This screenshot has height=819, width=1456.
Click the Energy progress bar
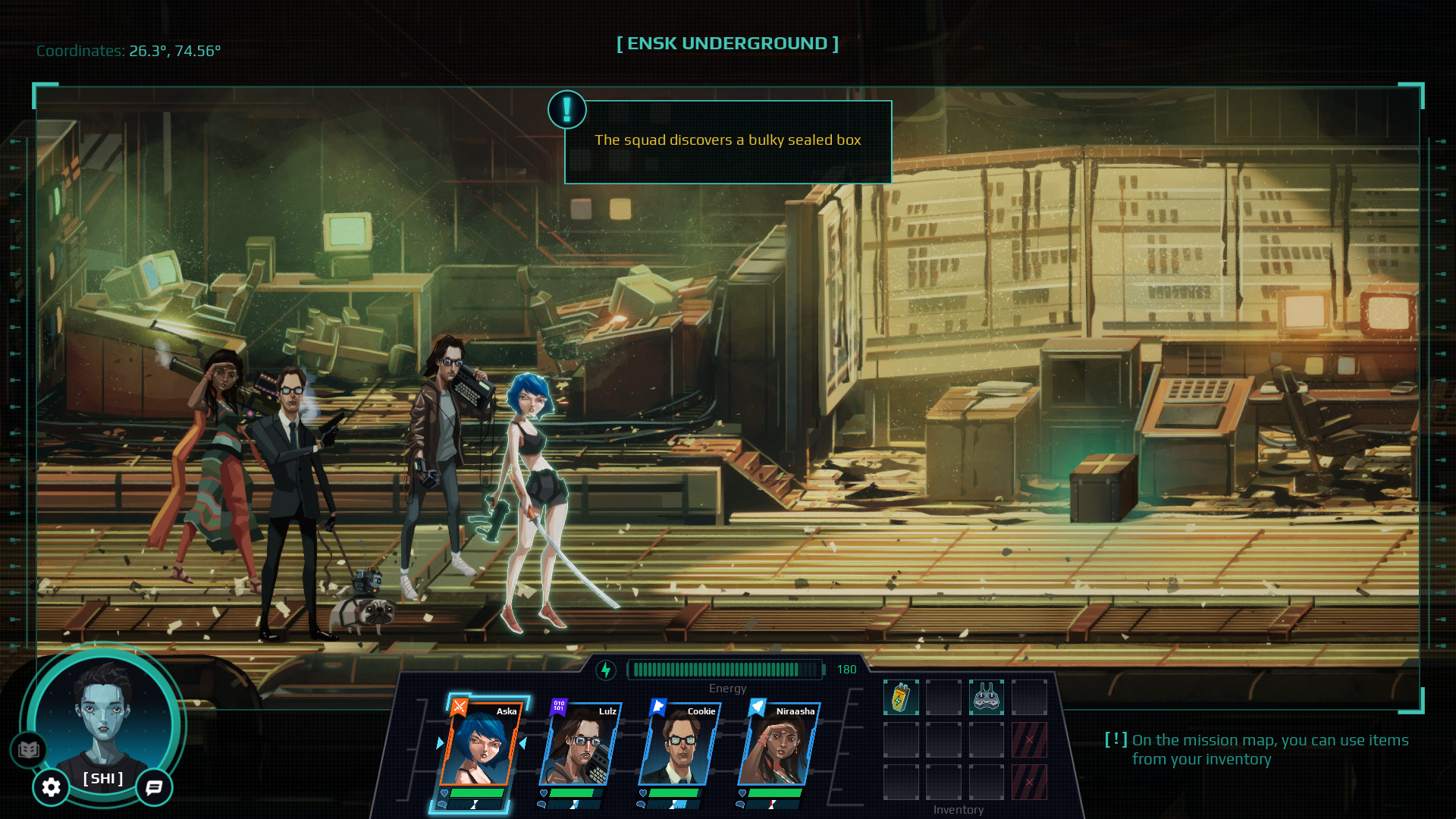(x=727, y=670)
